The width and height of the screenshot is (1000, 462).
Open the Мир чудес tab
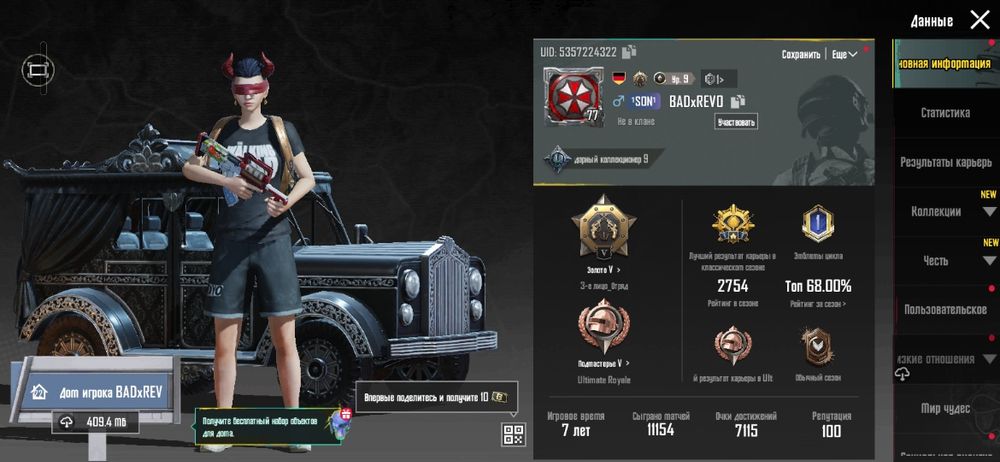945,408
